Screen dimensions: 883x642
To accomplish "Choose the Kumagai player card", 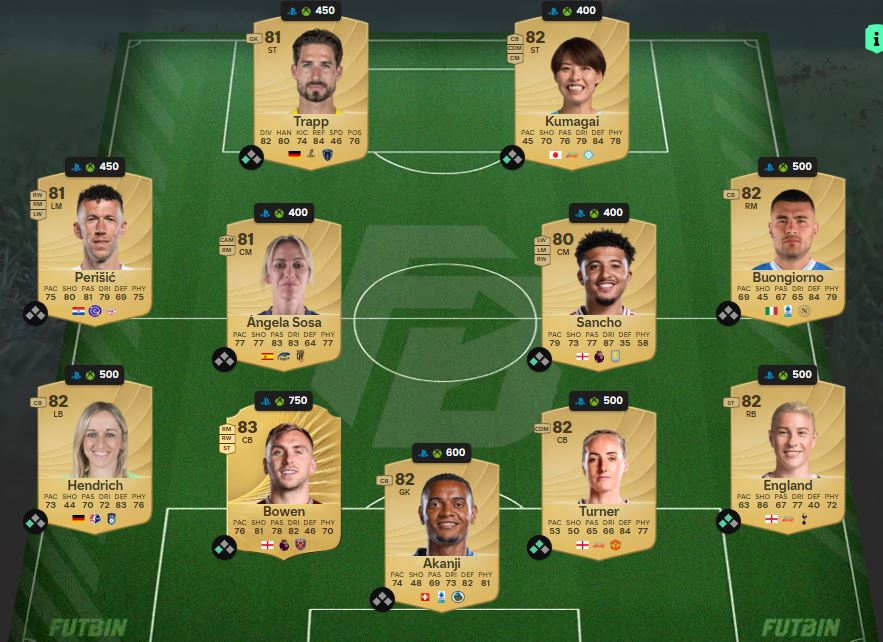I will [x=571, y=90].
